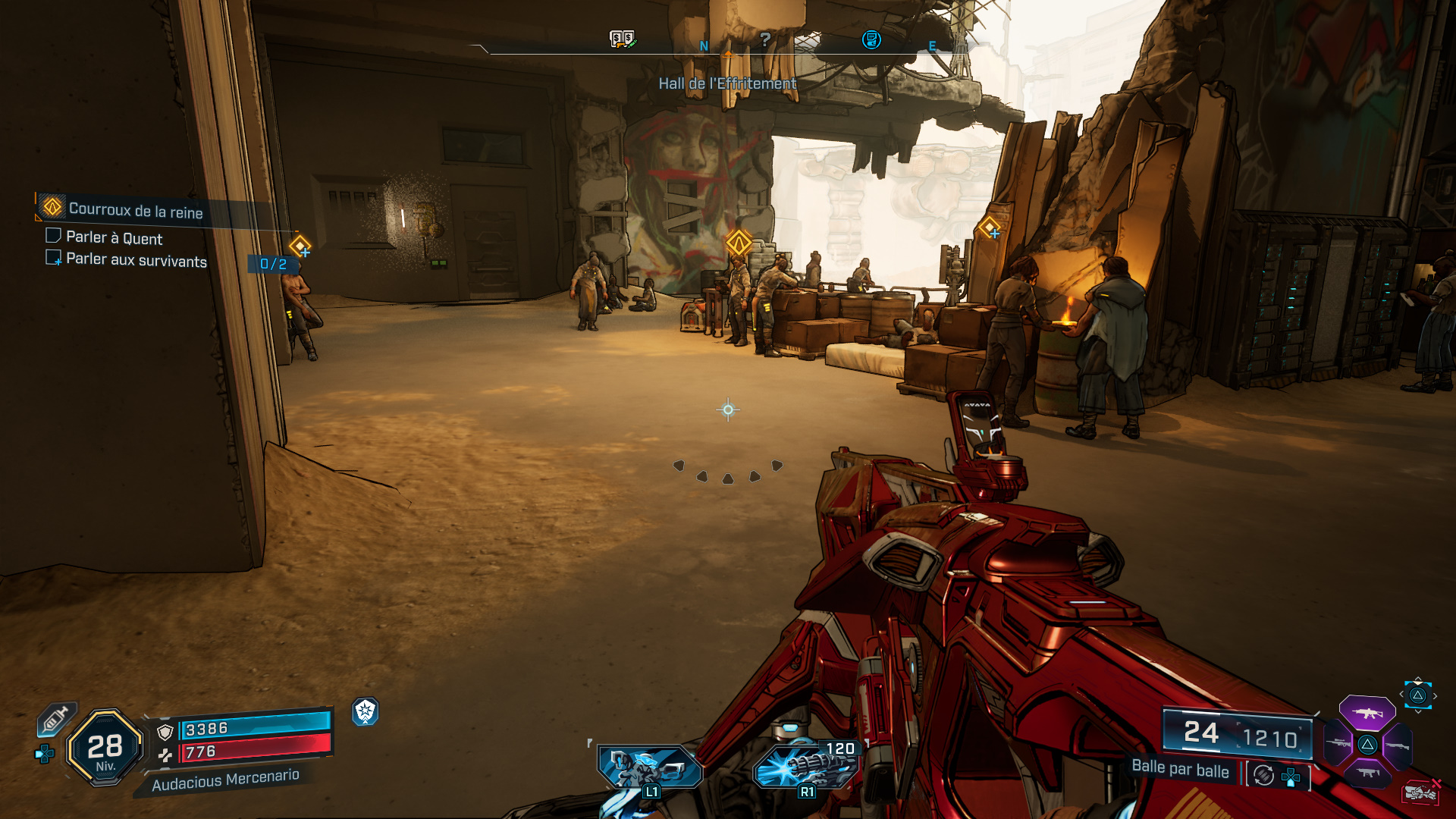Screen dimensions: 1456x819
Task: Switch to the shotgun weapon slot
Action: (x=1397, y=745)
